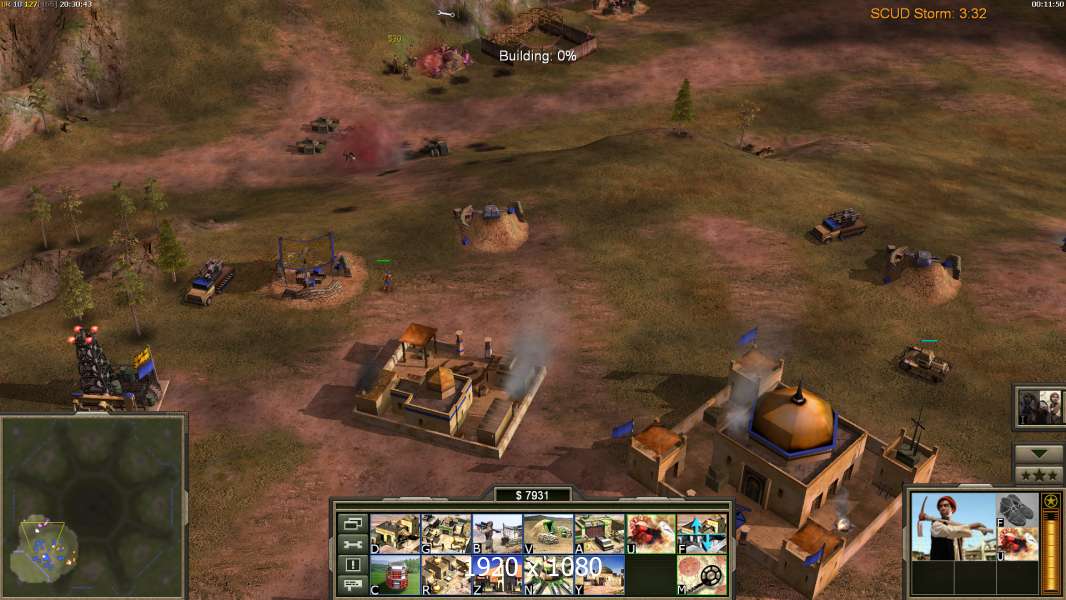Click the exclamation mark button
This screenshot has width=1066, height=600.
(352, 565)
